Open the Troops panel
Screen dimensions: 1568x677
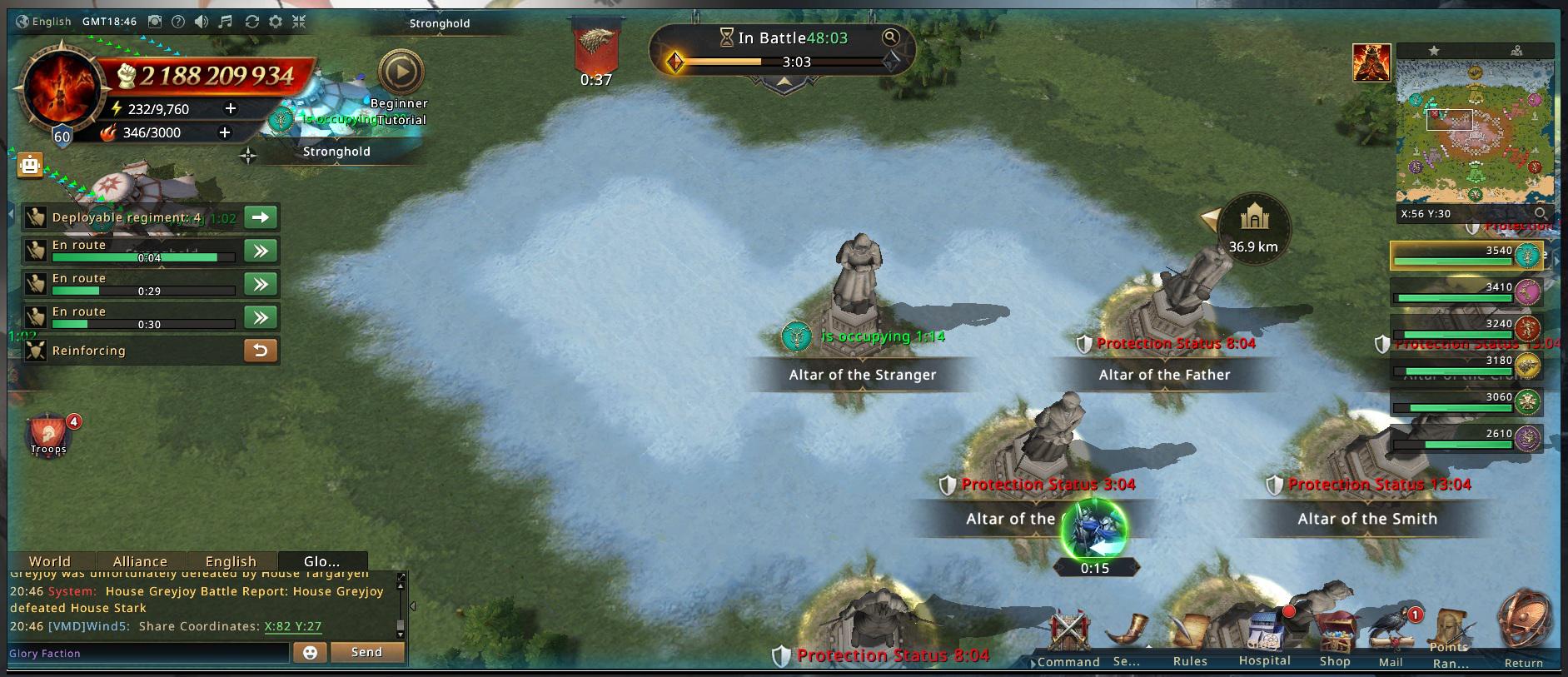(49, 434)
